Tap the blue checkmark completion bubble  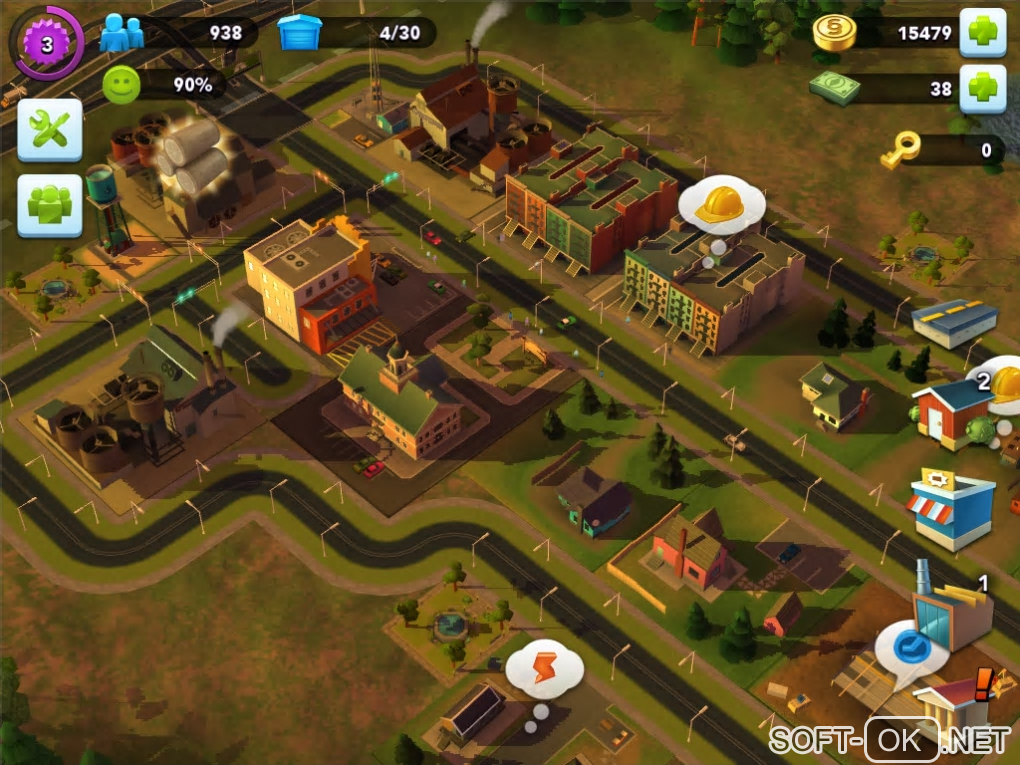(x=910, y=647)
